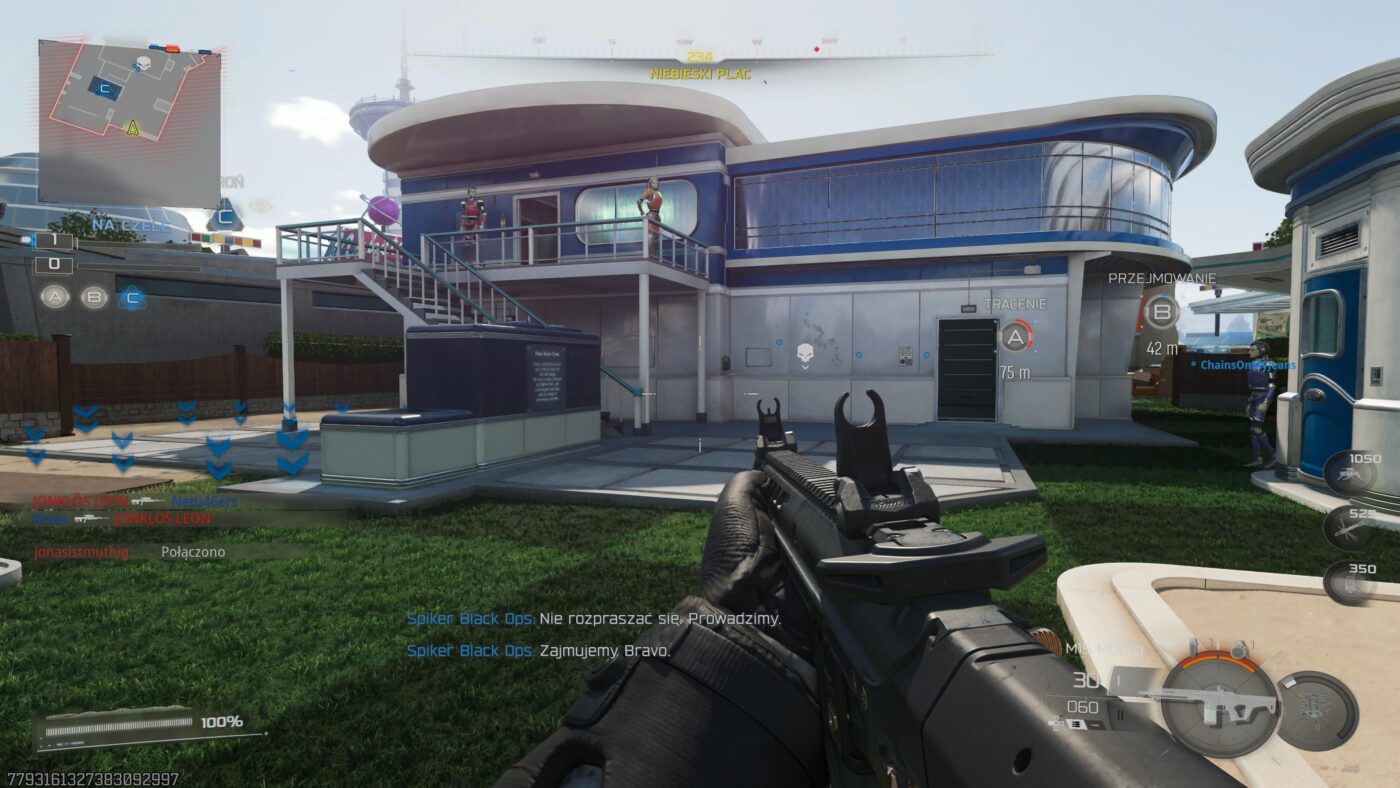
Task: Toggle the highlighted C objective on the scoreboard strip
Action: coord(133,297)
